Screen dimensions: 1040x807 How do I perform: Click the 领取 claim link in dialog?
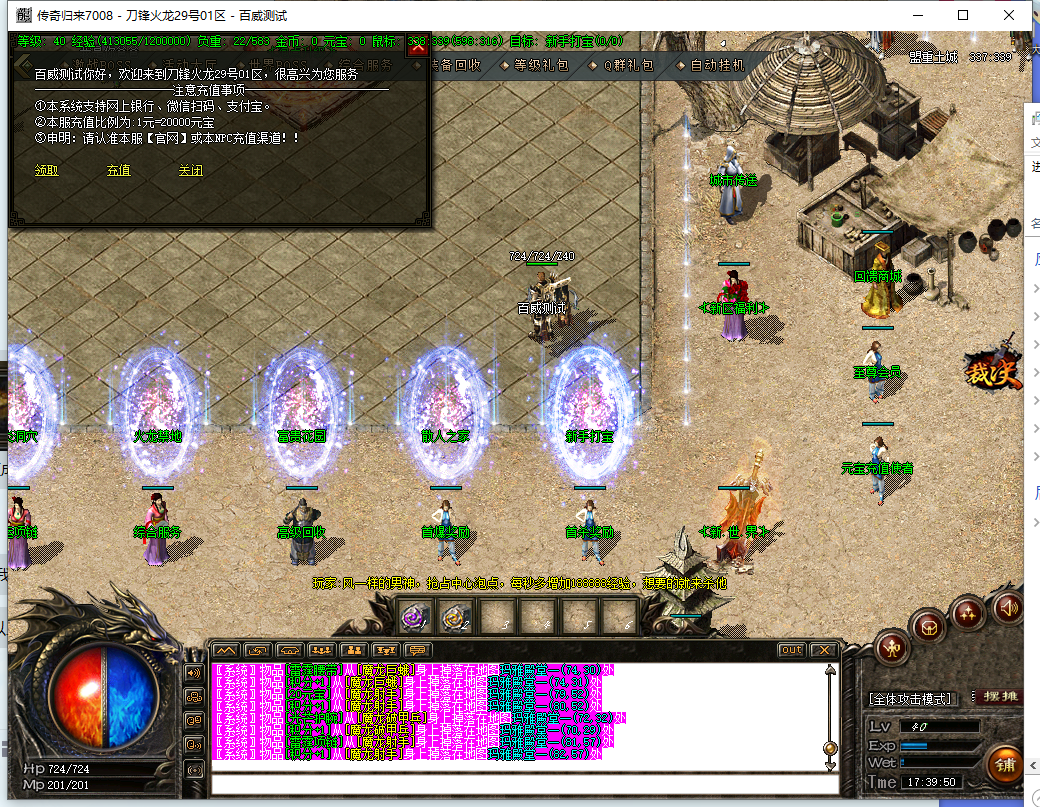coord(47,170)
